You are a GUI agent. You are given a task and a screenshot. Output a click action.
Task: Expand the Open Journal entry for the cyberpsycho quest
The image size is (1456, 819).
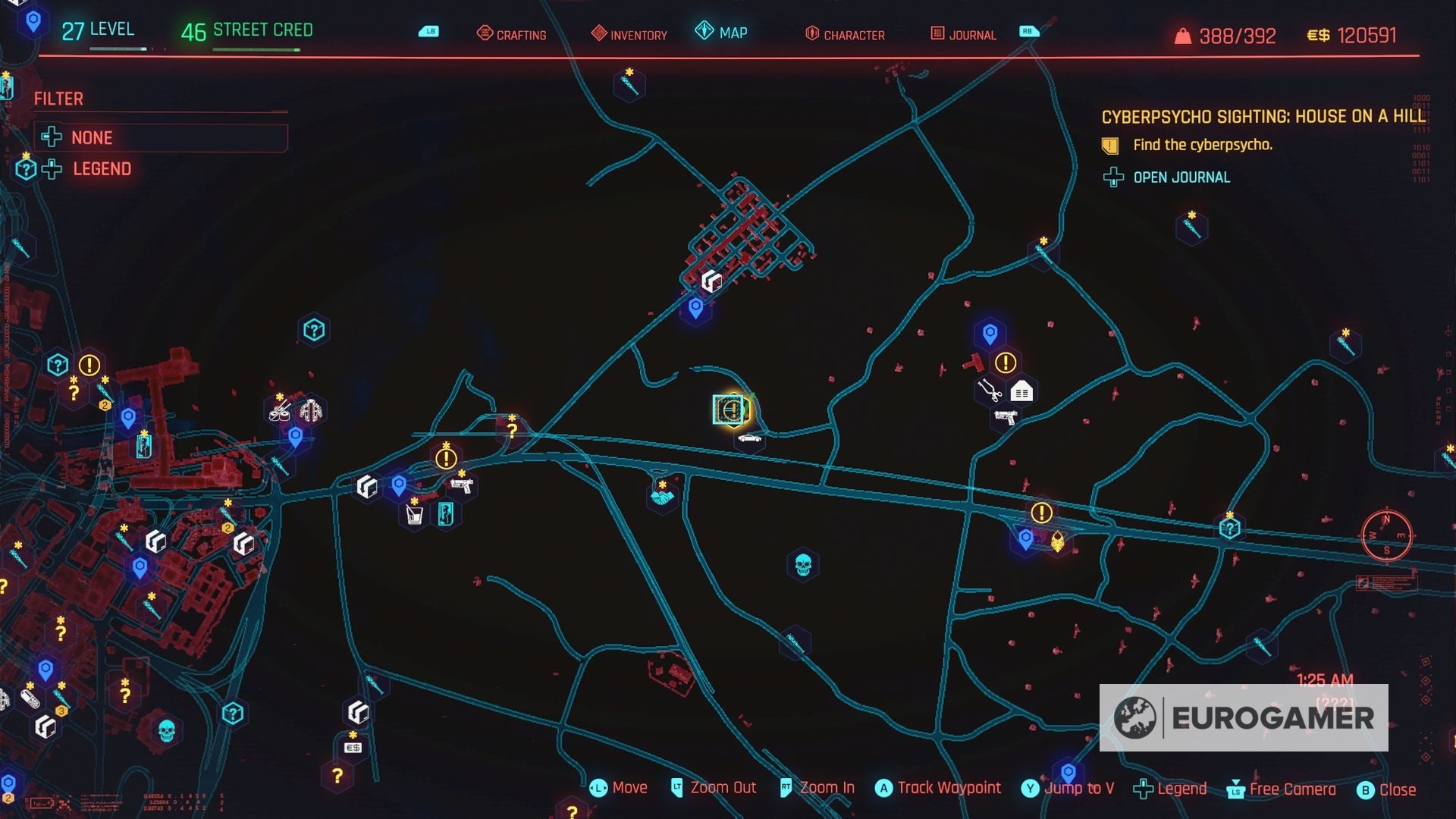click(1181, 177)
